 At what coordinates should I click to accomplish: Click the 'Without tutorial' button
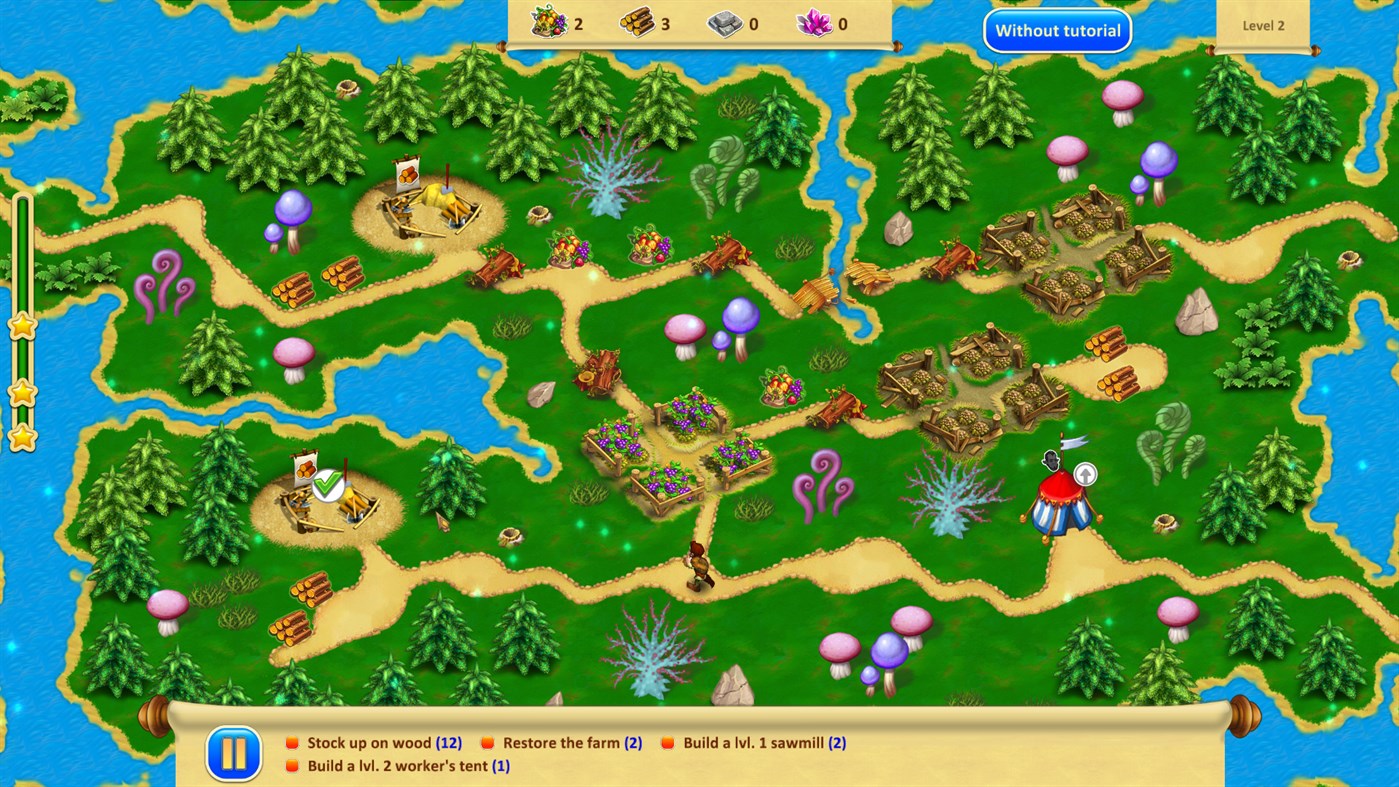1057,31
